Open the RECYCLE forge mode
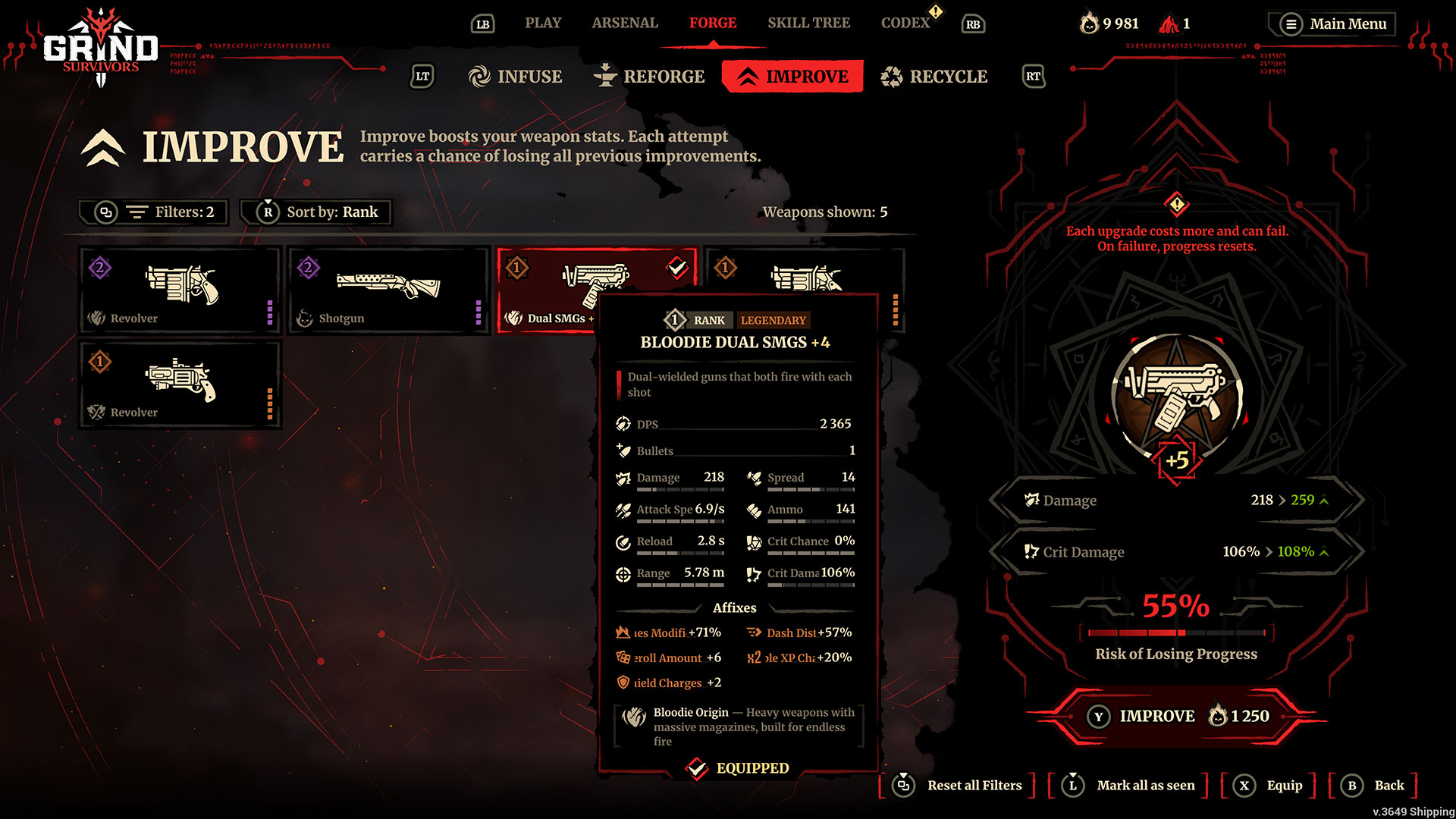 tap(934, 77)
